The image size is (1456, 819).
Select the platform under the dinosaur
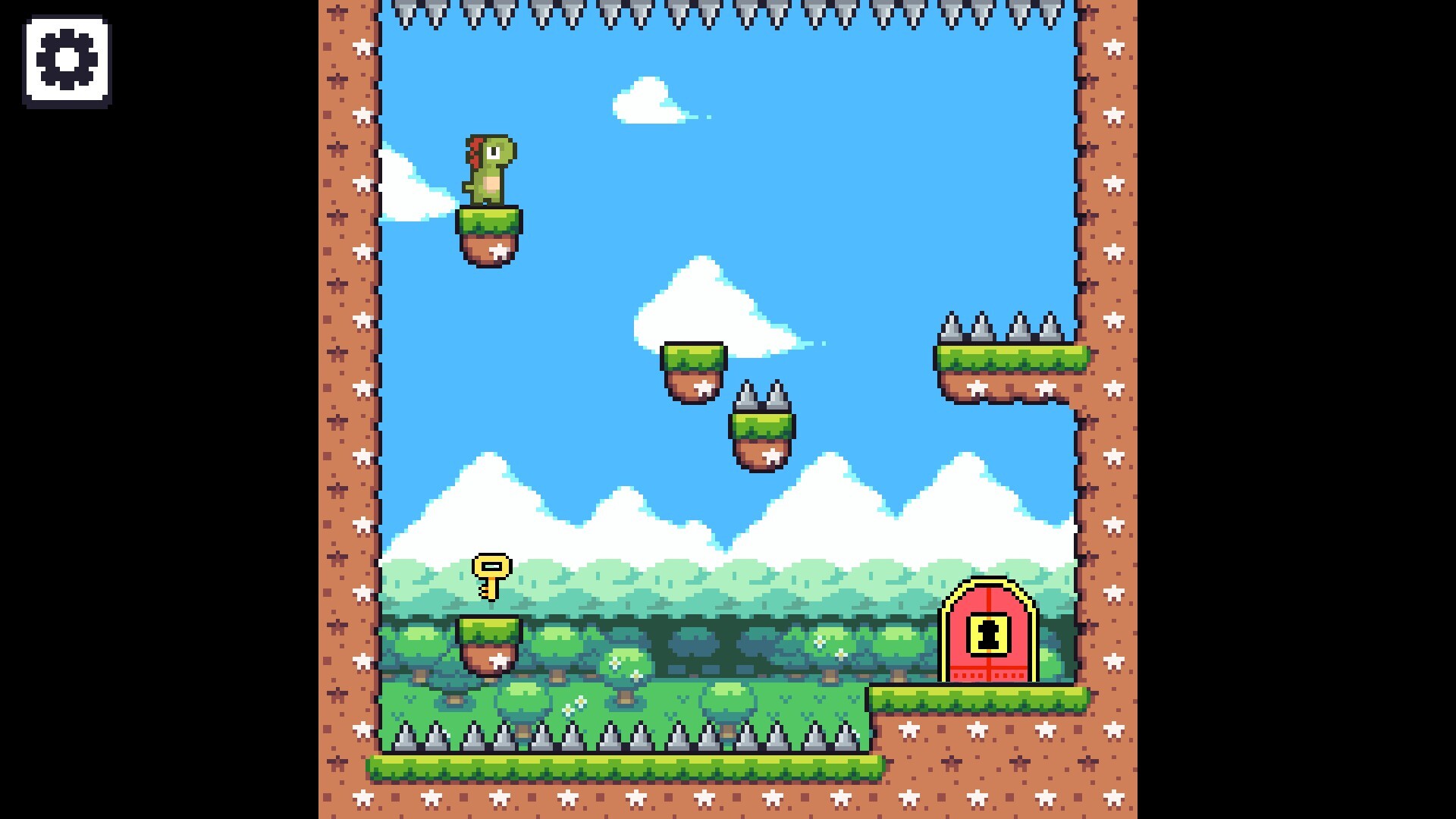tap(489, 227)
